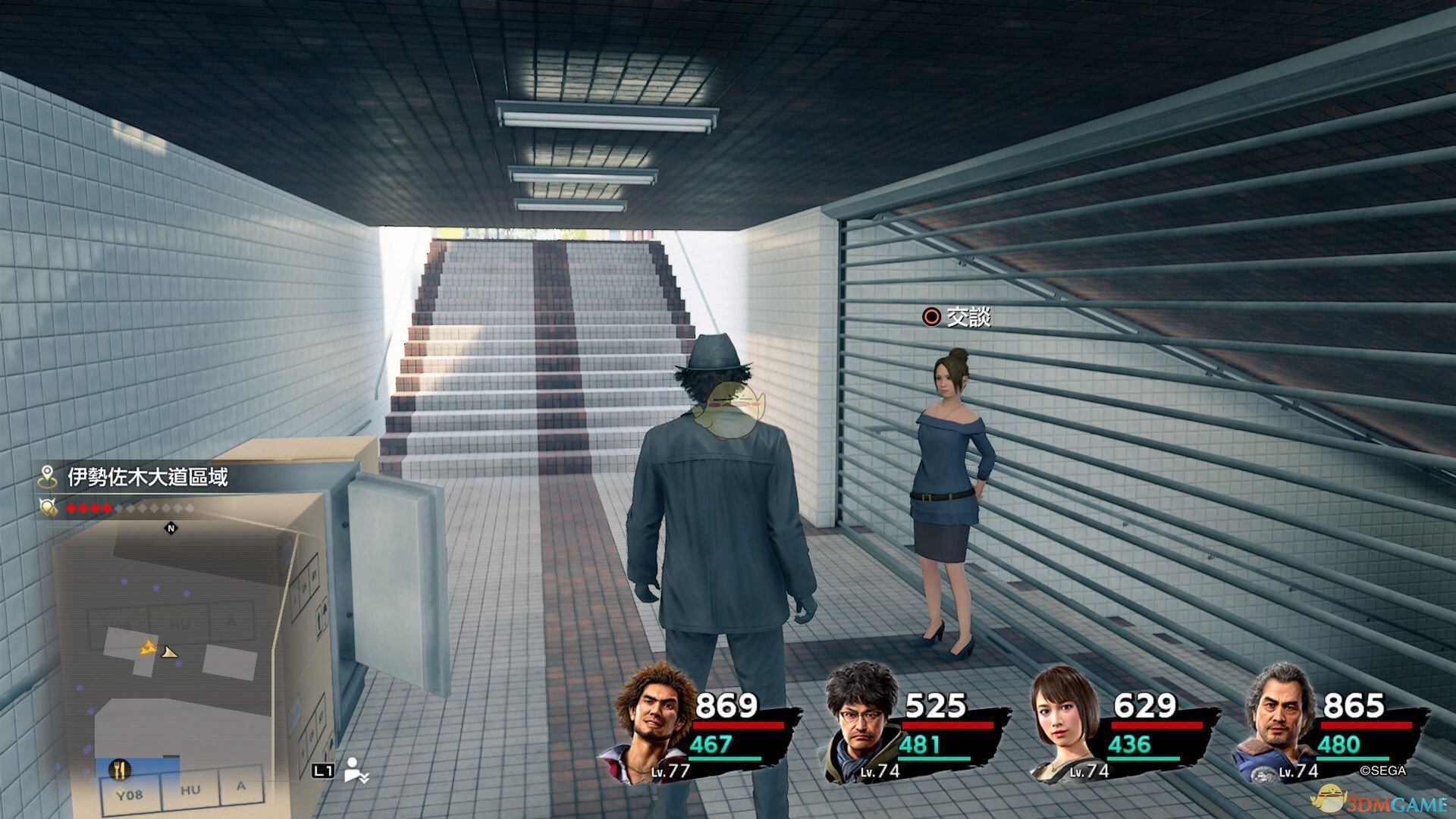
Task: Click the map pin beside the district name
Action: (48, 477)
